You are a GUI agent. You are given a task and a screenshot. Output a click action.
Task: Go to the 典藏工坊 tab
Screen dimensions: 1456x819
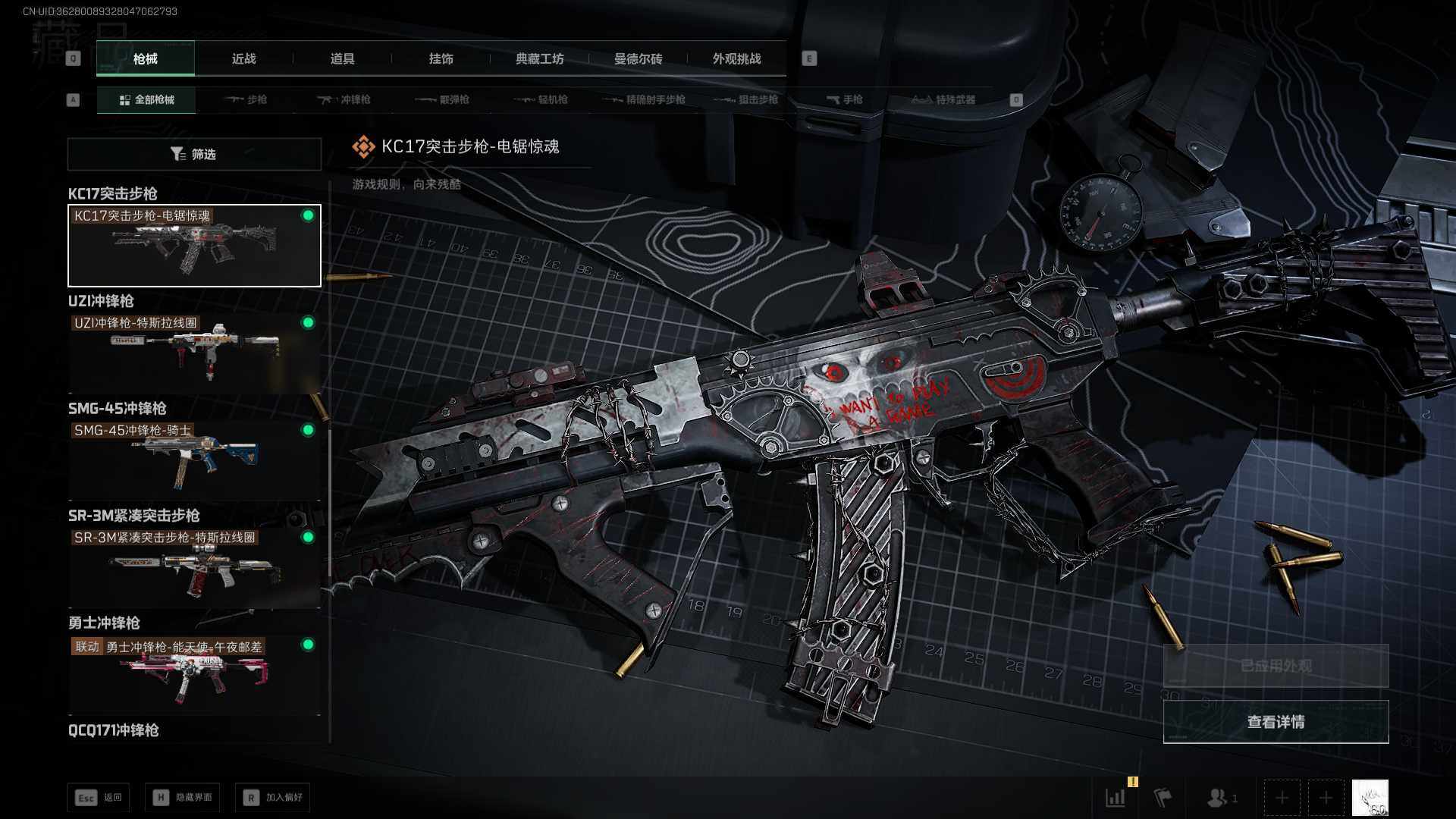click(539, 59)
